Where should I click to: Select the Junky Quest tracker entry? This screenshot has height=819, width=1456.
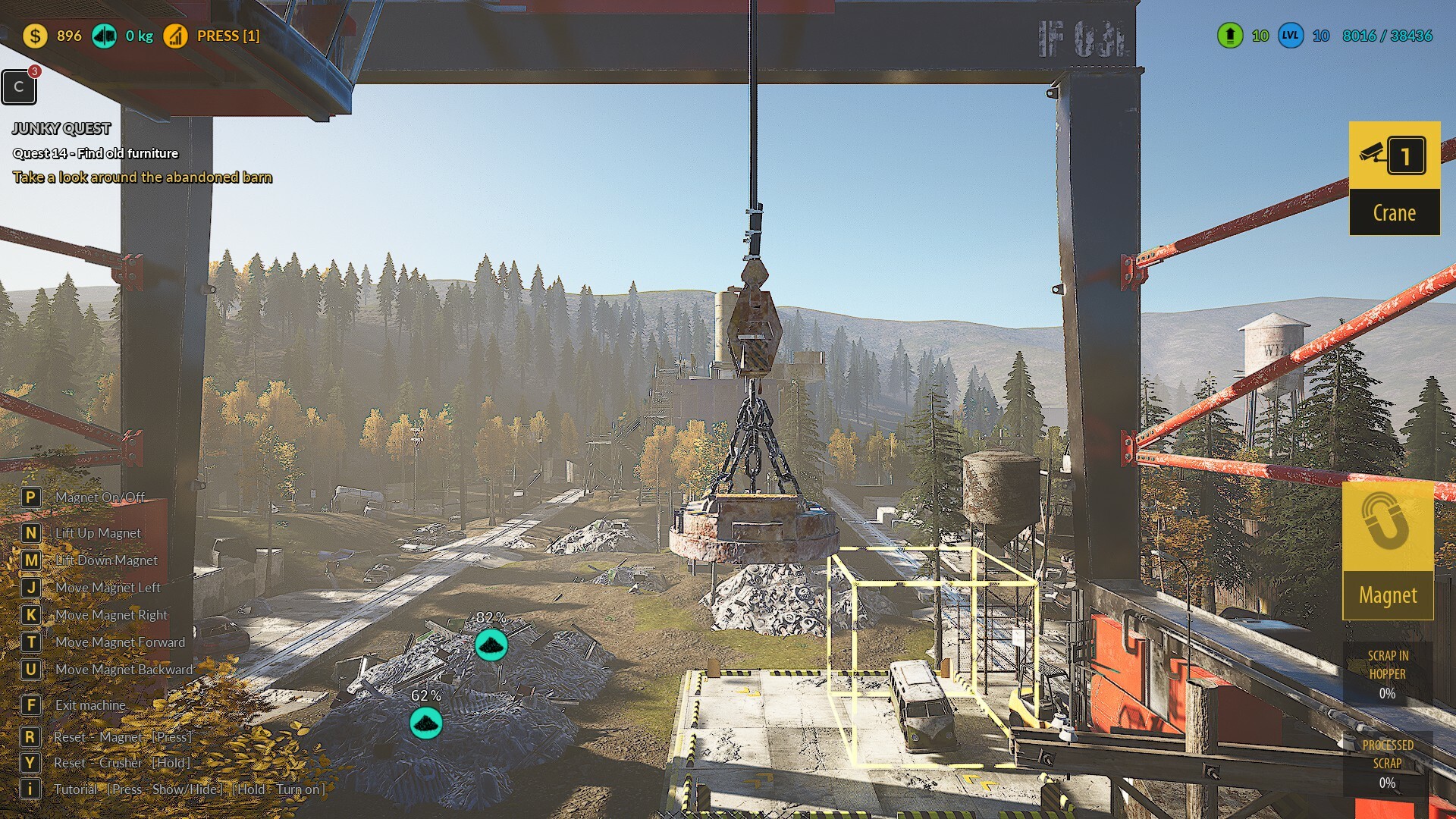click(x=61, y=129)
